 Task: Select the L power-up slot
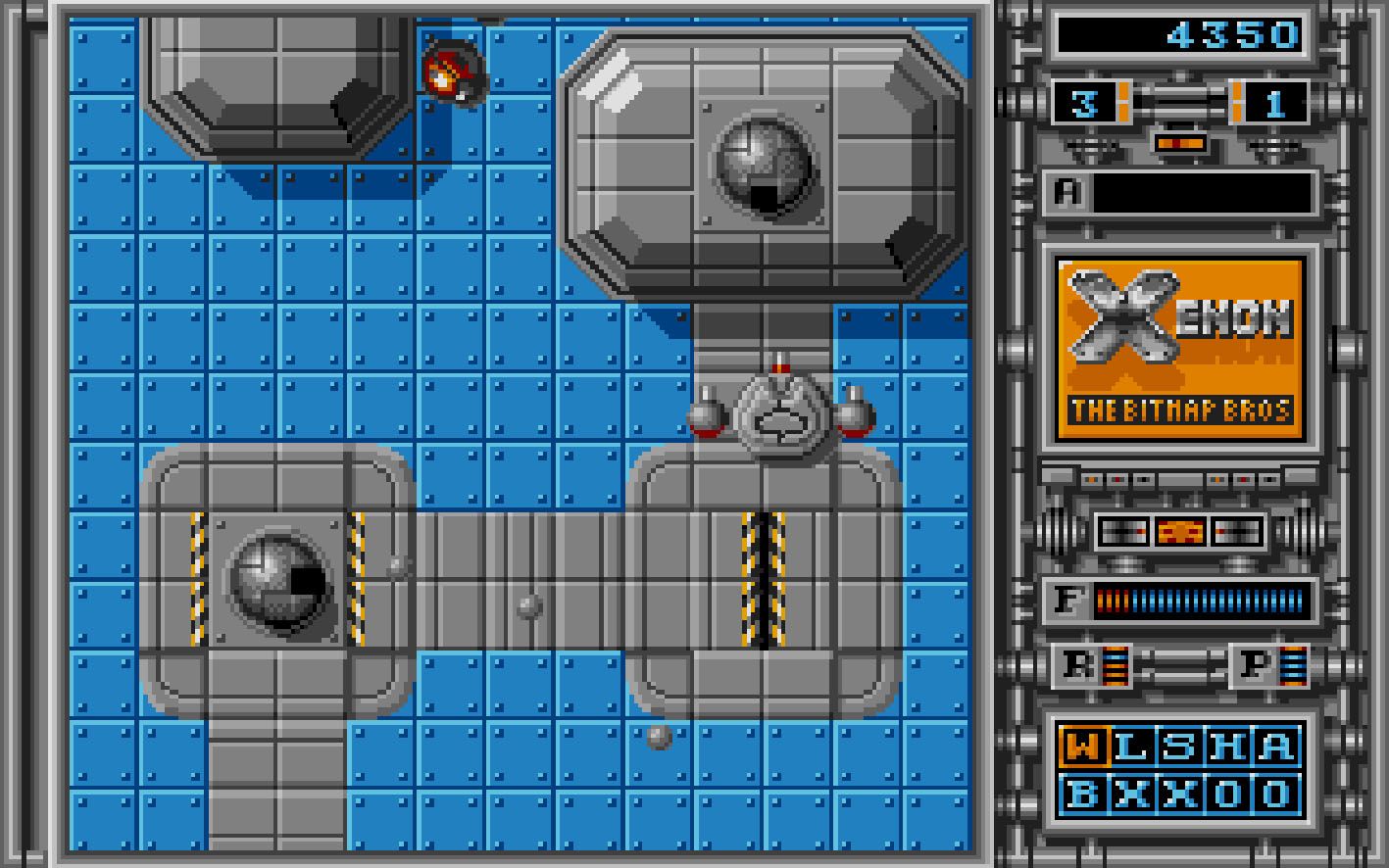pos(1130,747)
